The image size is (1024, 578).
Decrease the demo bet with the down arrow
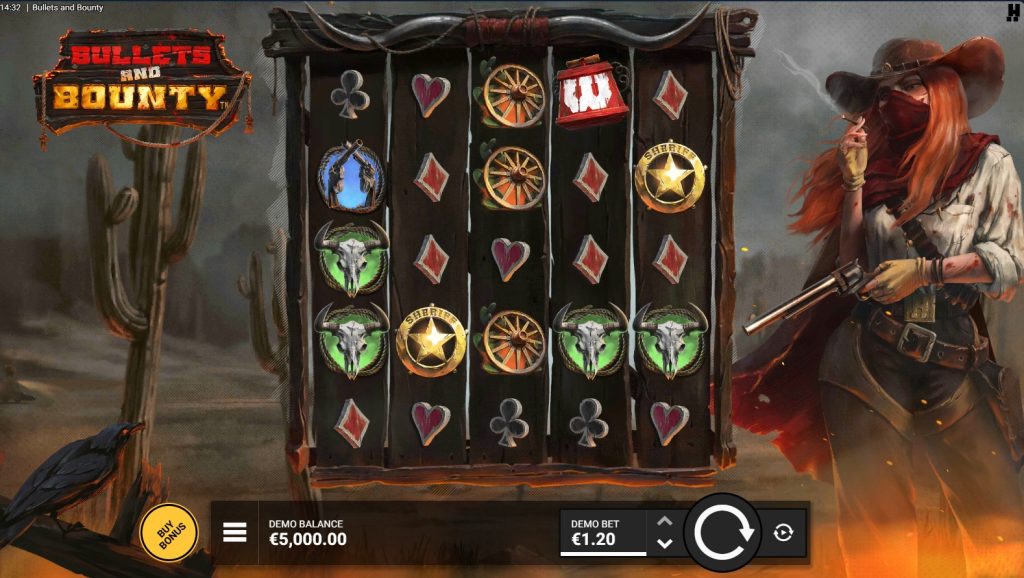point(665,543)
